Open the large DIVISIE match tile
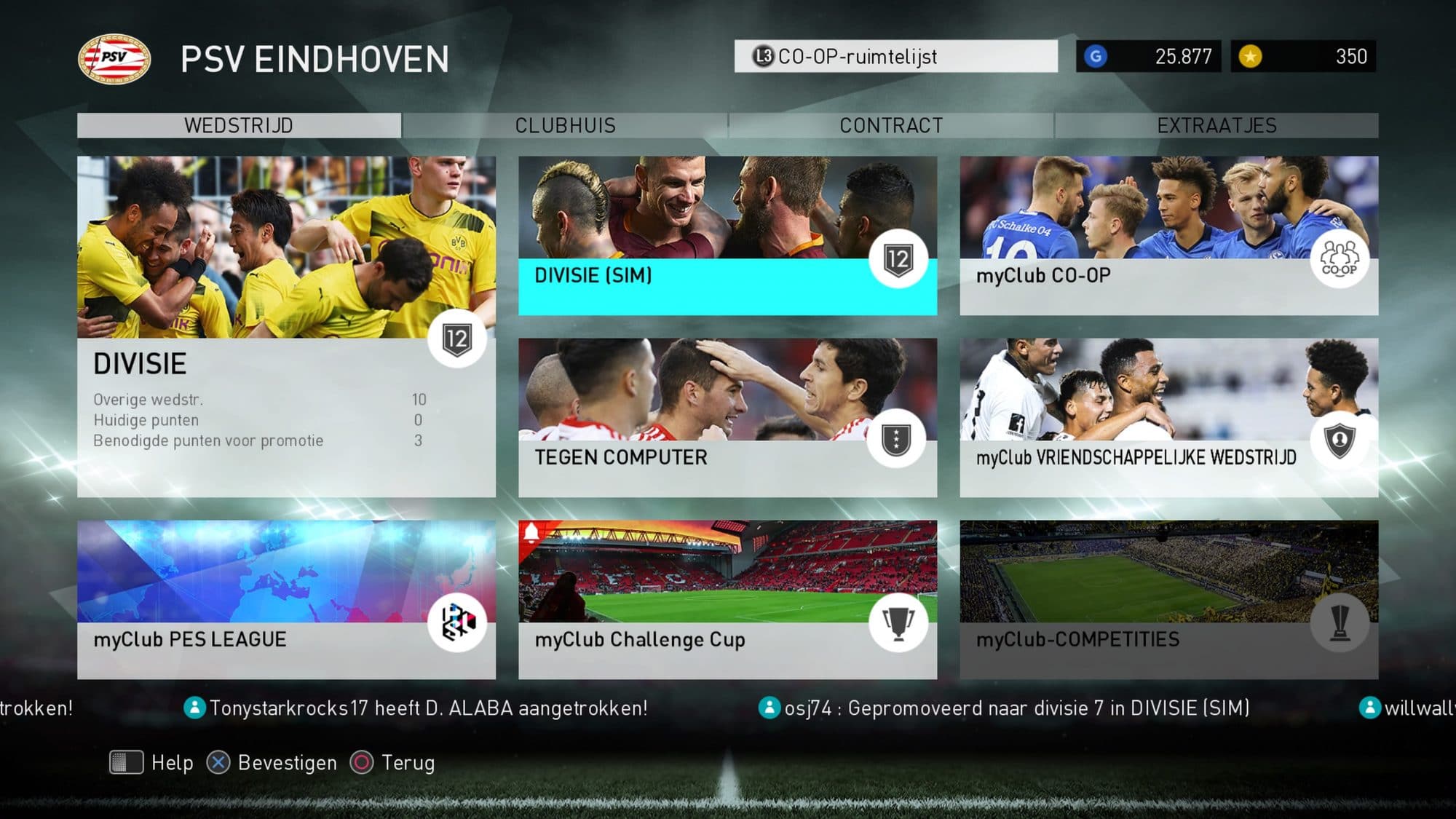Viewport: 1456px width, 819px height. 286,326
